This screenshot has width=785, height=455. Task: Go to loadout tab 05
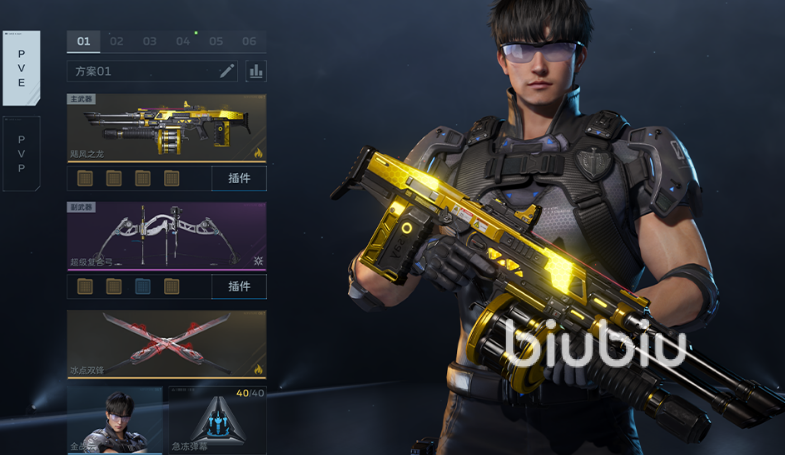pyautogui.click(x=216, y=41)
